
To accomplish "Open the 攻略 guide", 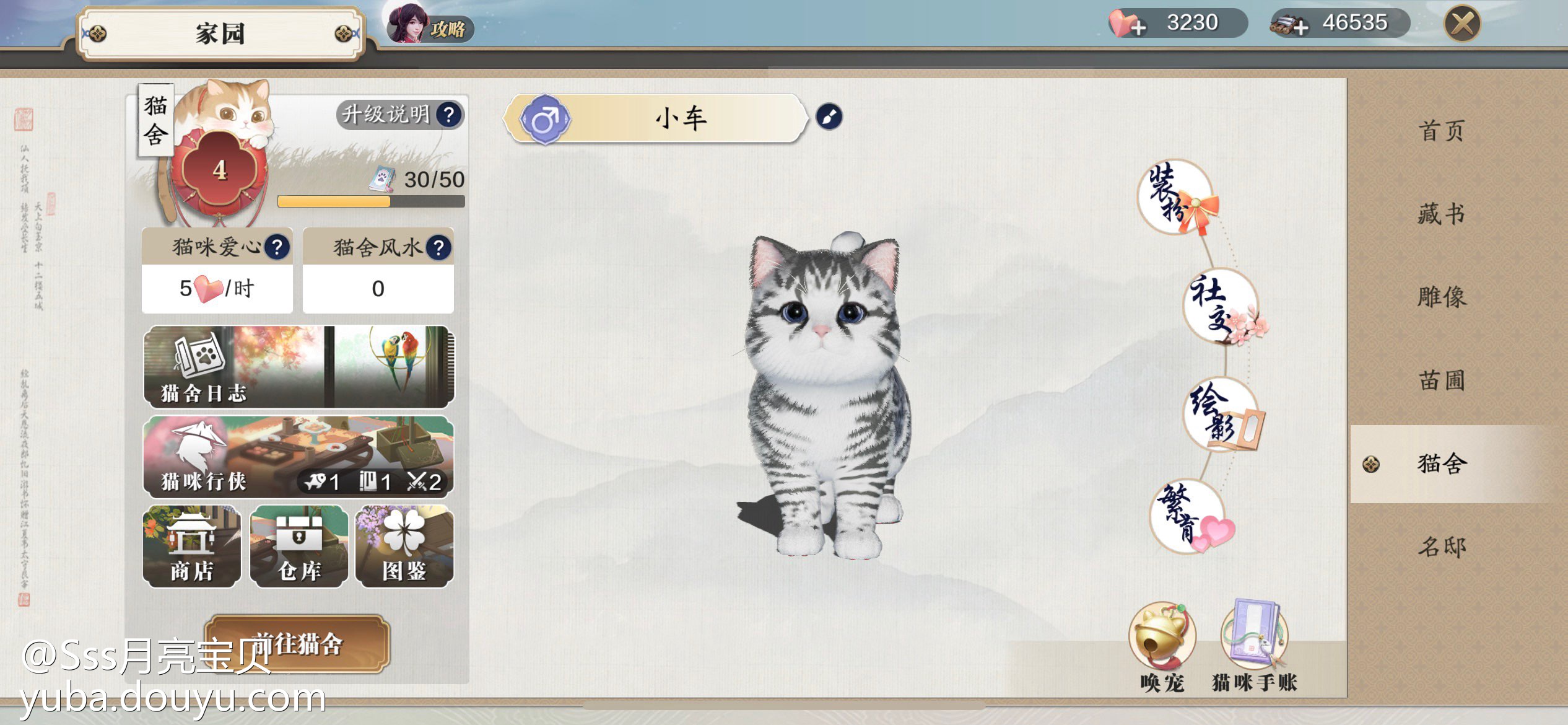I will coord(430,26).
